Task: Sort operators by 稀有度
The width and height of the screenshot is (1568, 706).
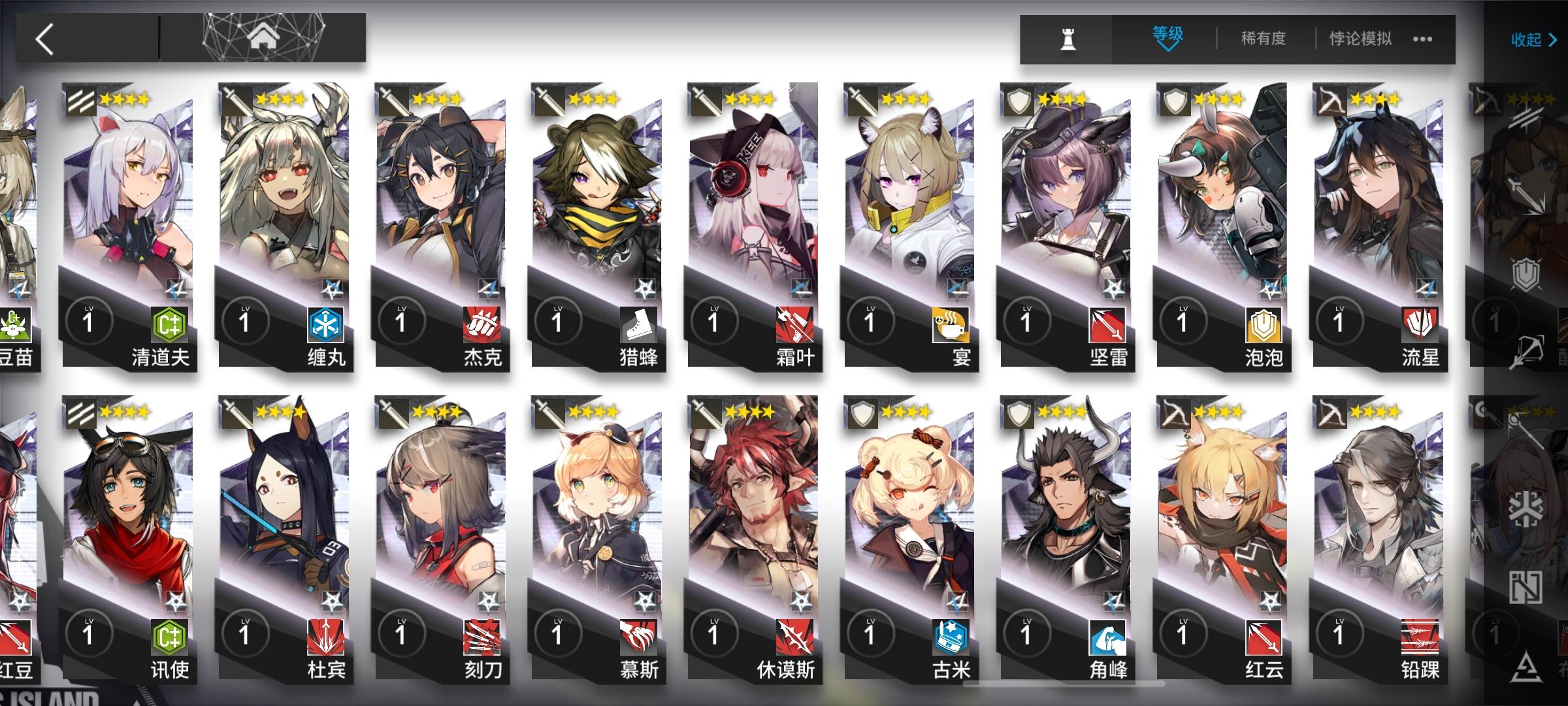Action: click(1263, 38)
